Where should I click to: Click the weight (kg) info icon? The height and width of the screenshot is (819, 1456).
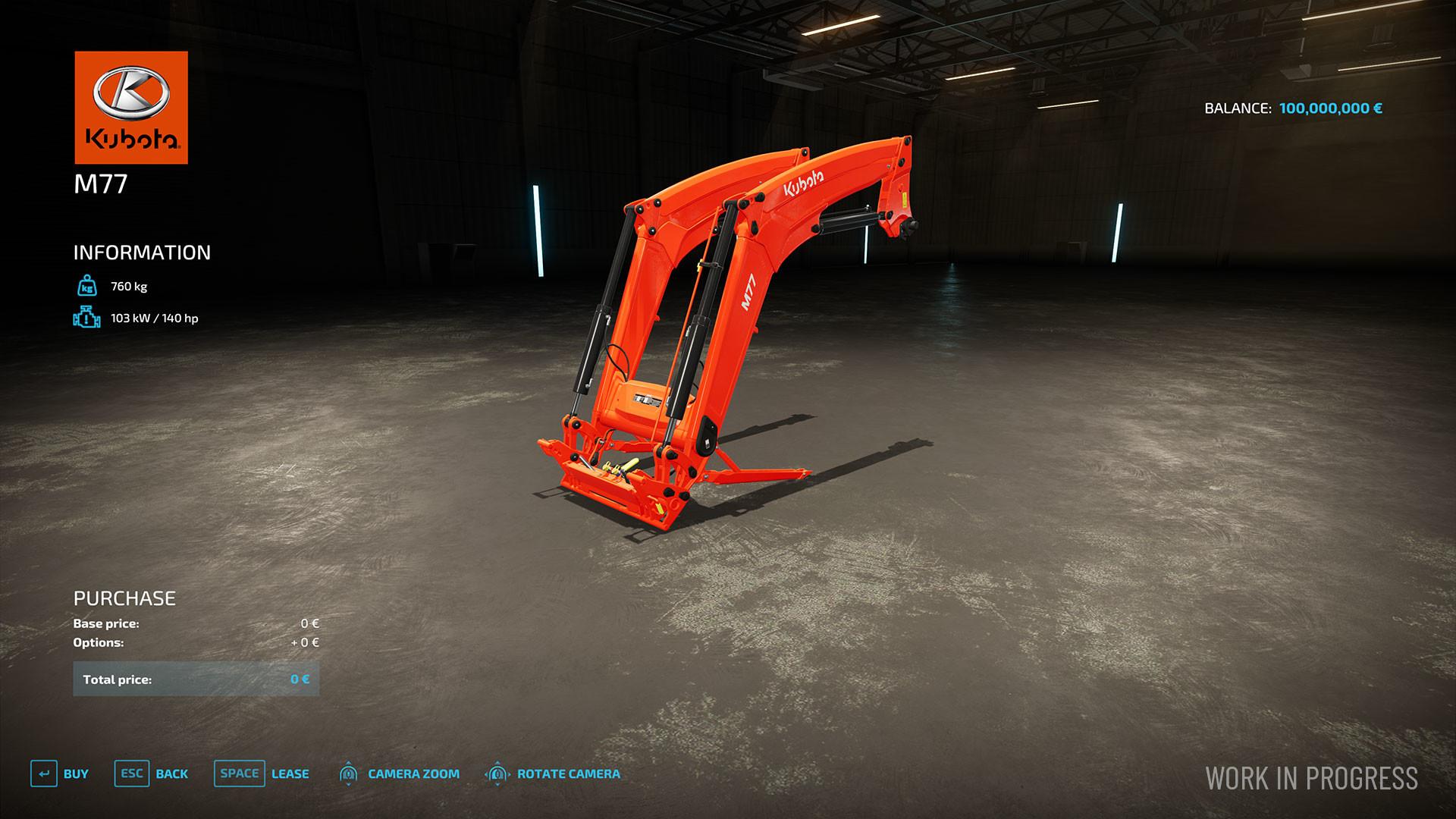[x=86, y=287]
